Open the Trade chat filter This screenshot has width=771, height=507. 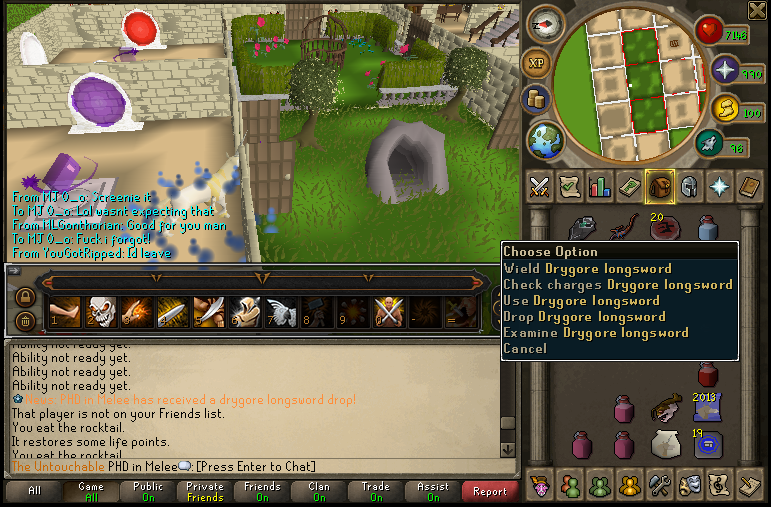click(x=375, y=491)
